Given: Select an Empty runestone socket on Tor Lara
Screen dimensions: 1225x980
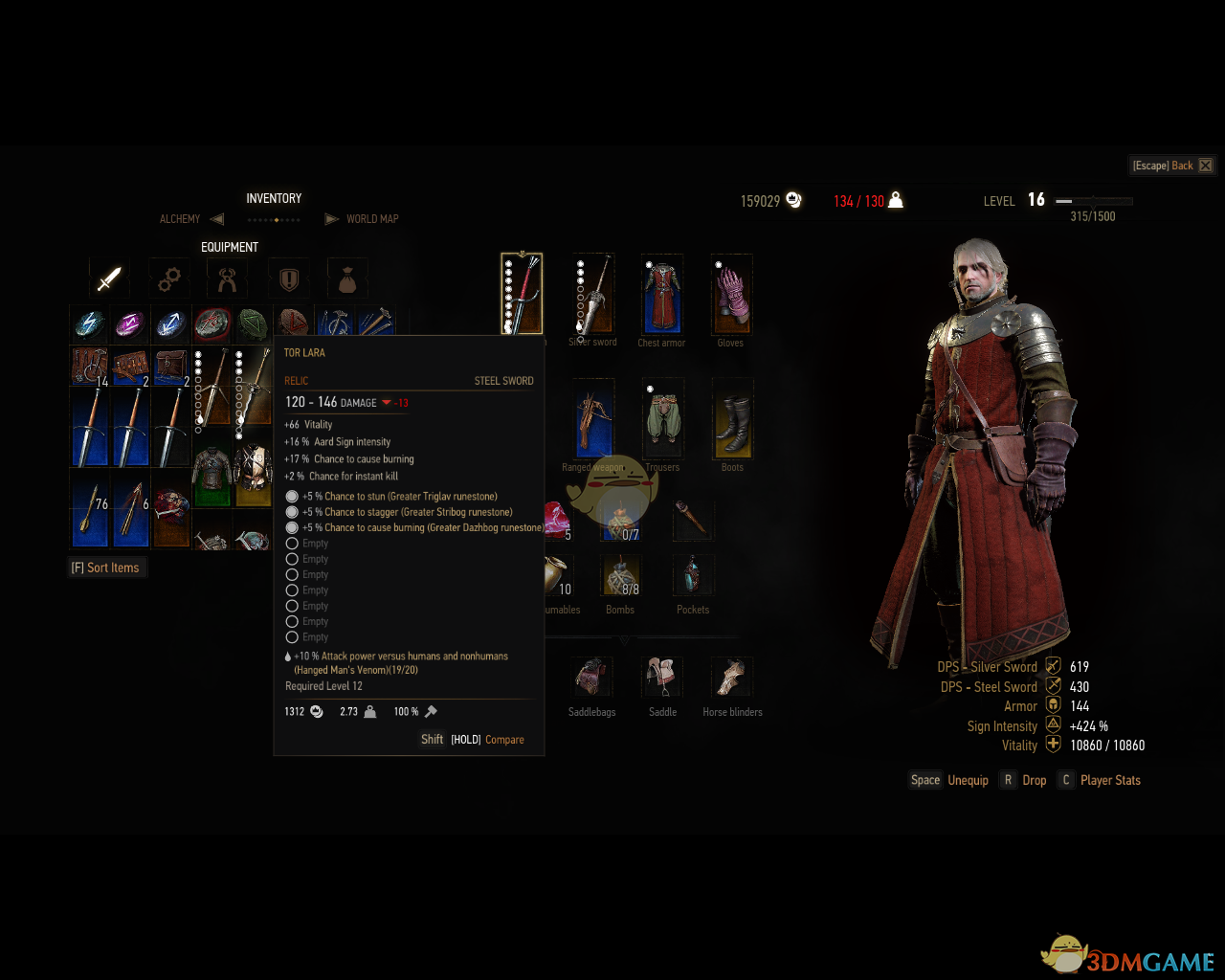Looking at the screenshot, I should point(292,543).
